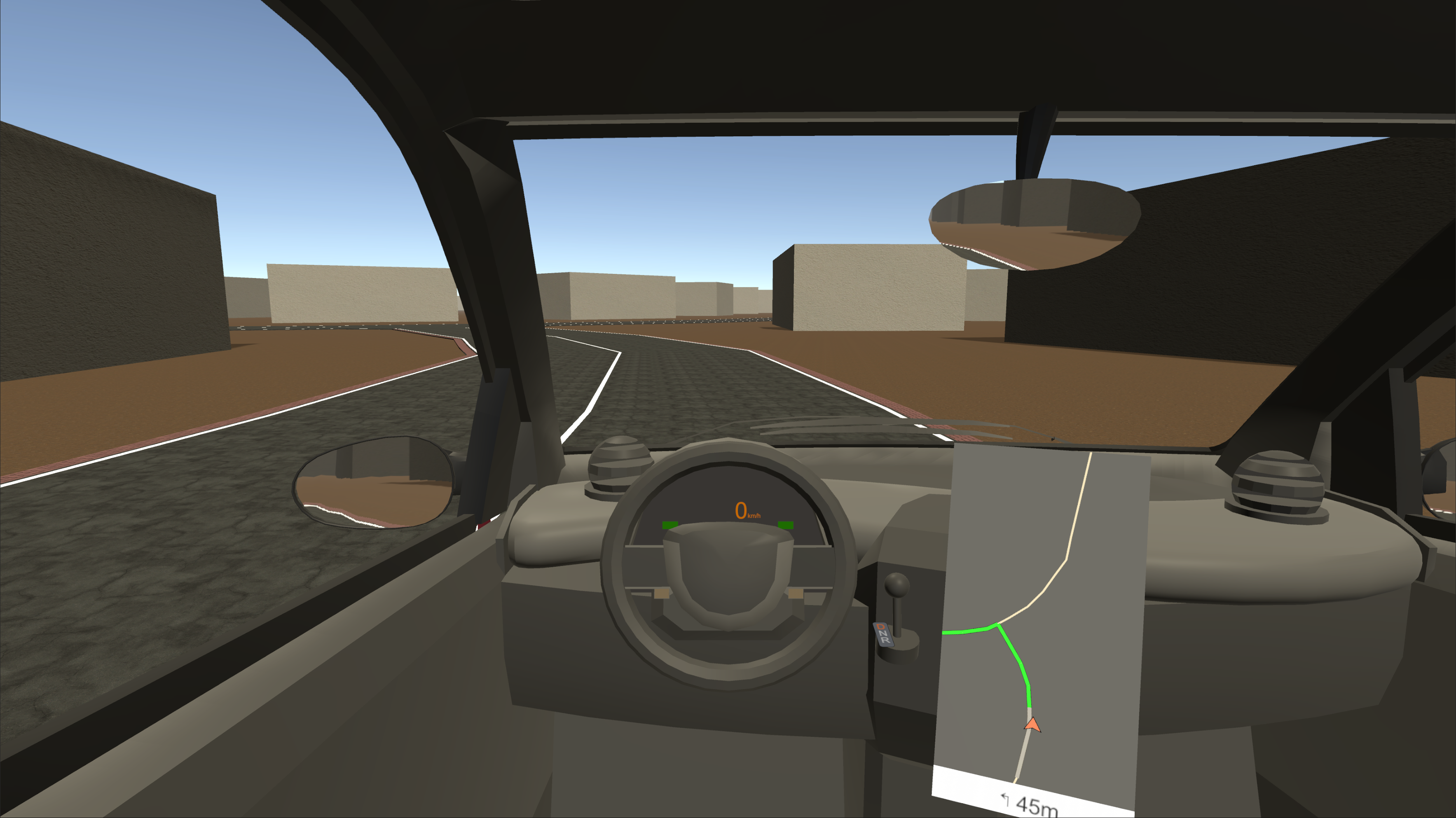Click the D/N/R gear selector plate

[x=884, y=634]
